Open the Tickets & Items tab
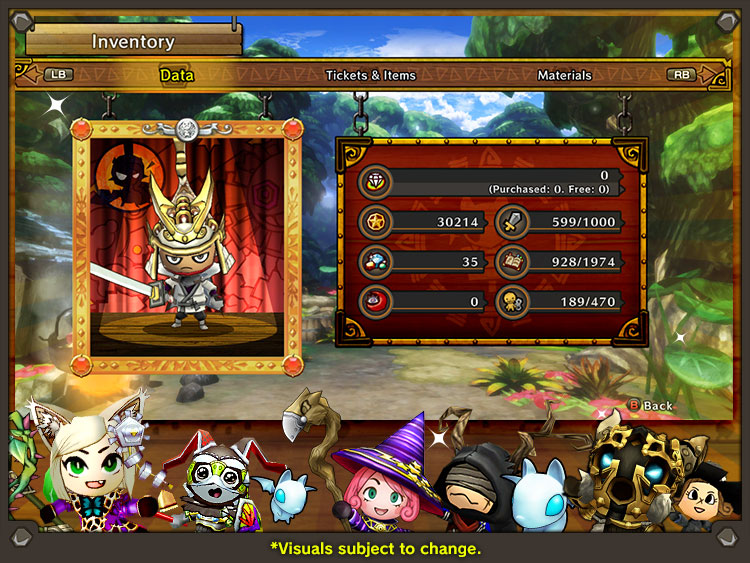This screenshot has height=563, width=750. (x=370, y=75)
